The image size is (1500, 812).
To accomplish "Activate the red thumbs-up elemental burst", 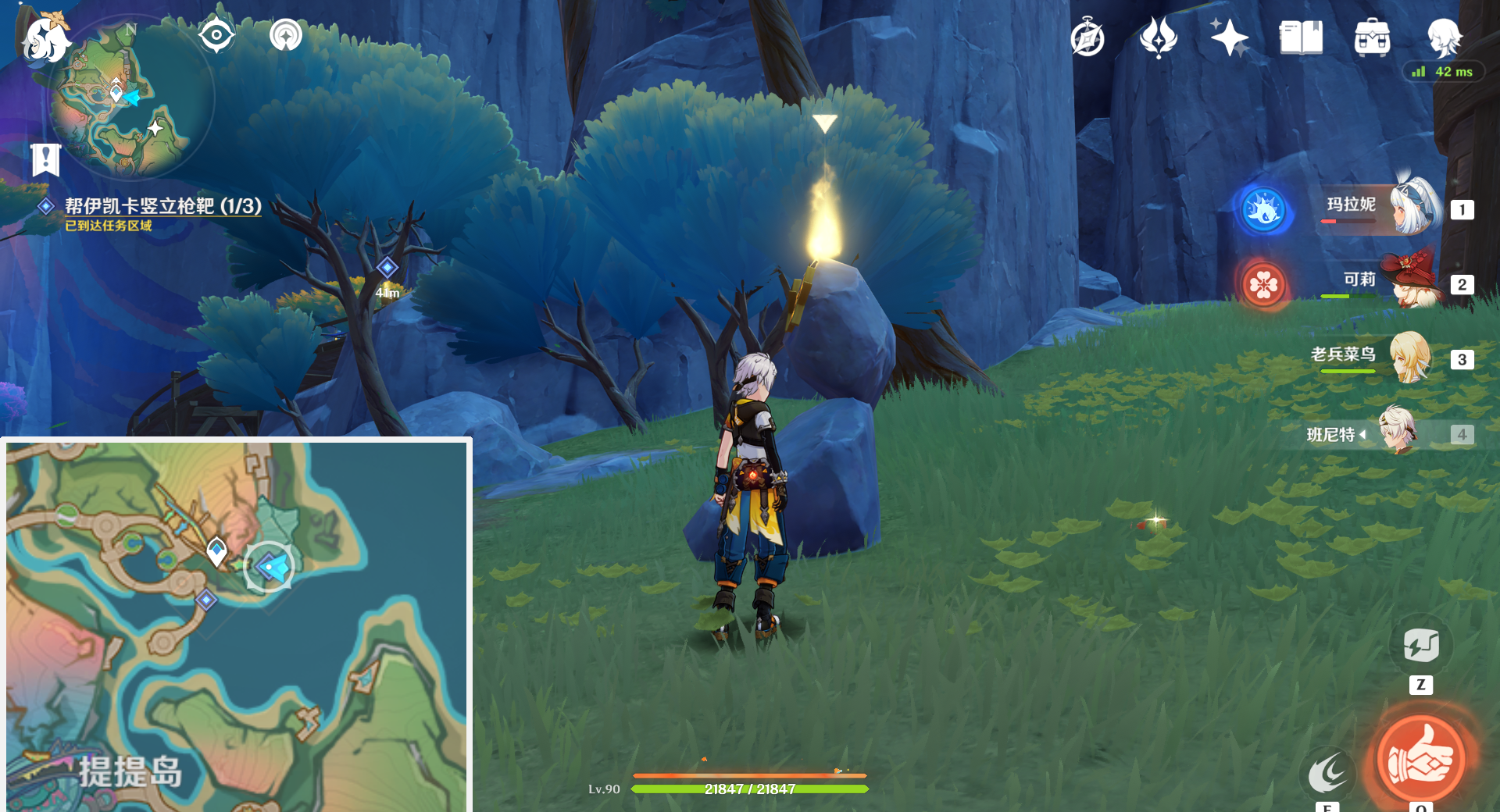I will coord(1420,757).
